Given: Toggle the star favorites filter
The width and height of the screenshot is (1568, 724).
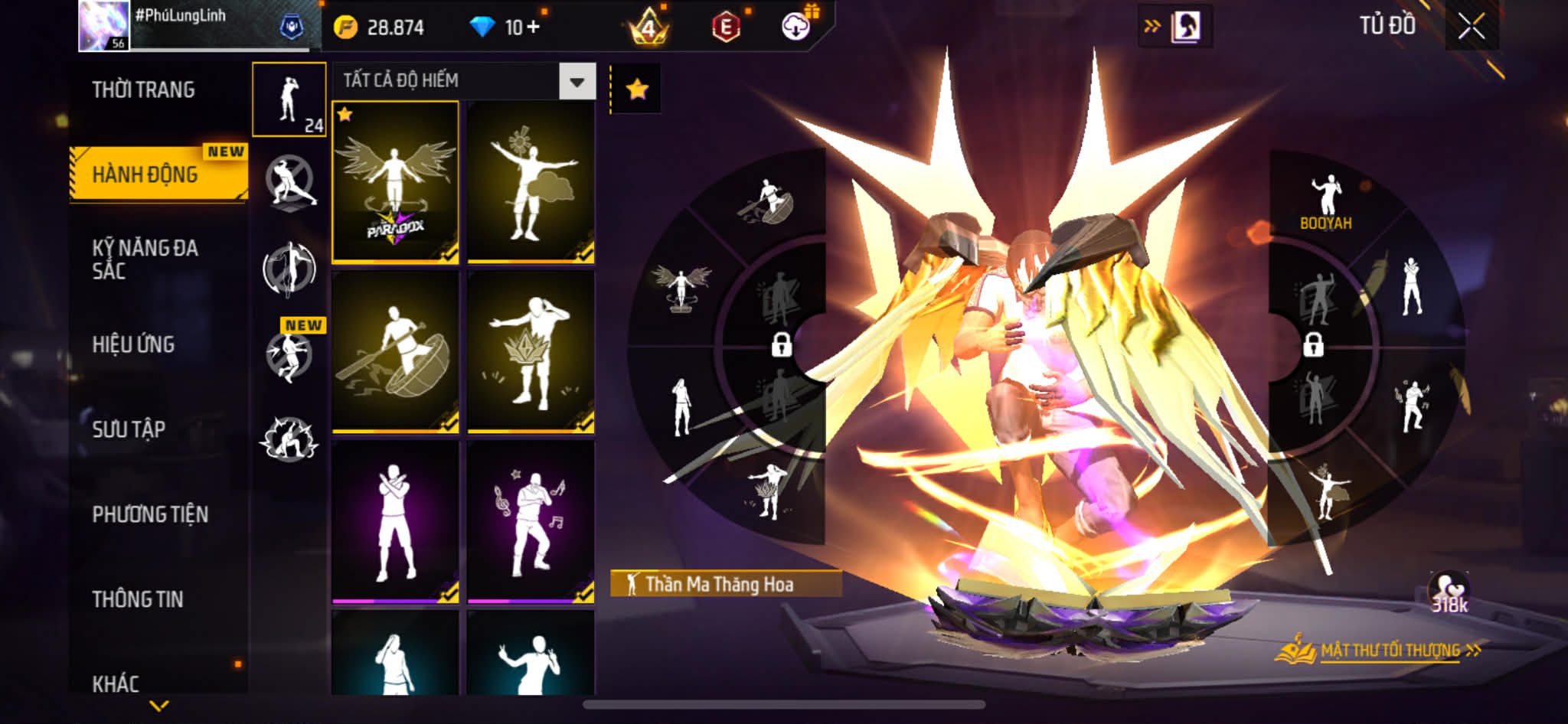Looking at the screenshot, I should coord(637,90).
